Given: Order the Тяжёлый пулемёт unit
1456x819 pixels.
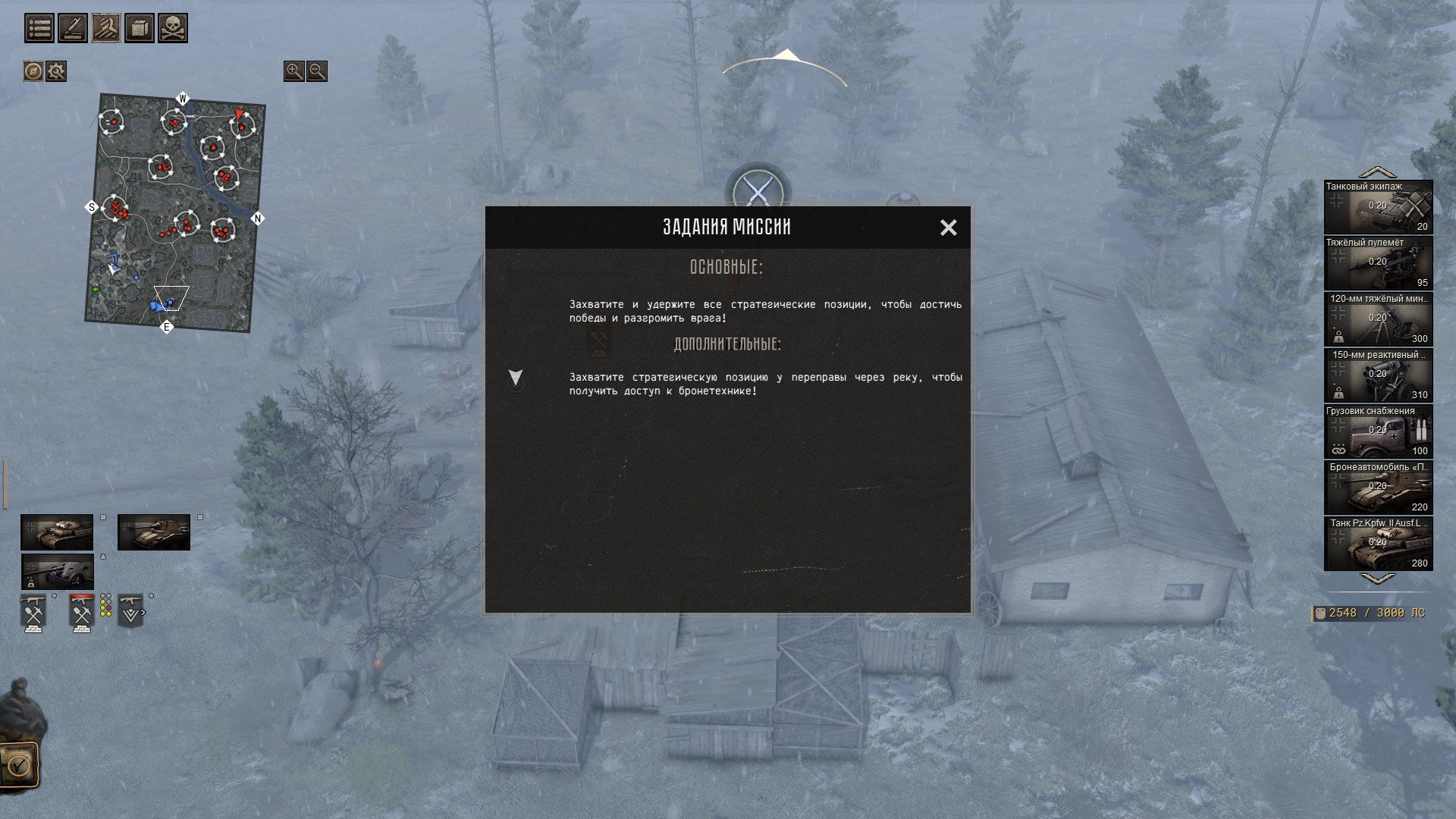Looking at the screenshot, I should pyautogui.click(x=1378, y=263).
